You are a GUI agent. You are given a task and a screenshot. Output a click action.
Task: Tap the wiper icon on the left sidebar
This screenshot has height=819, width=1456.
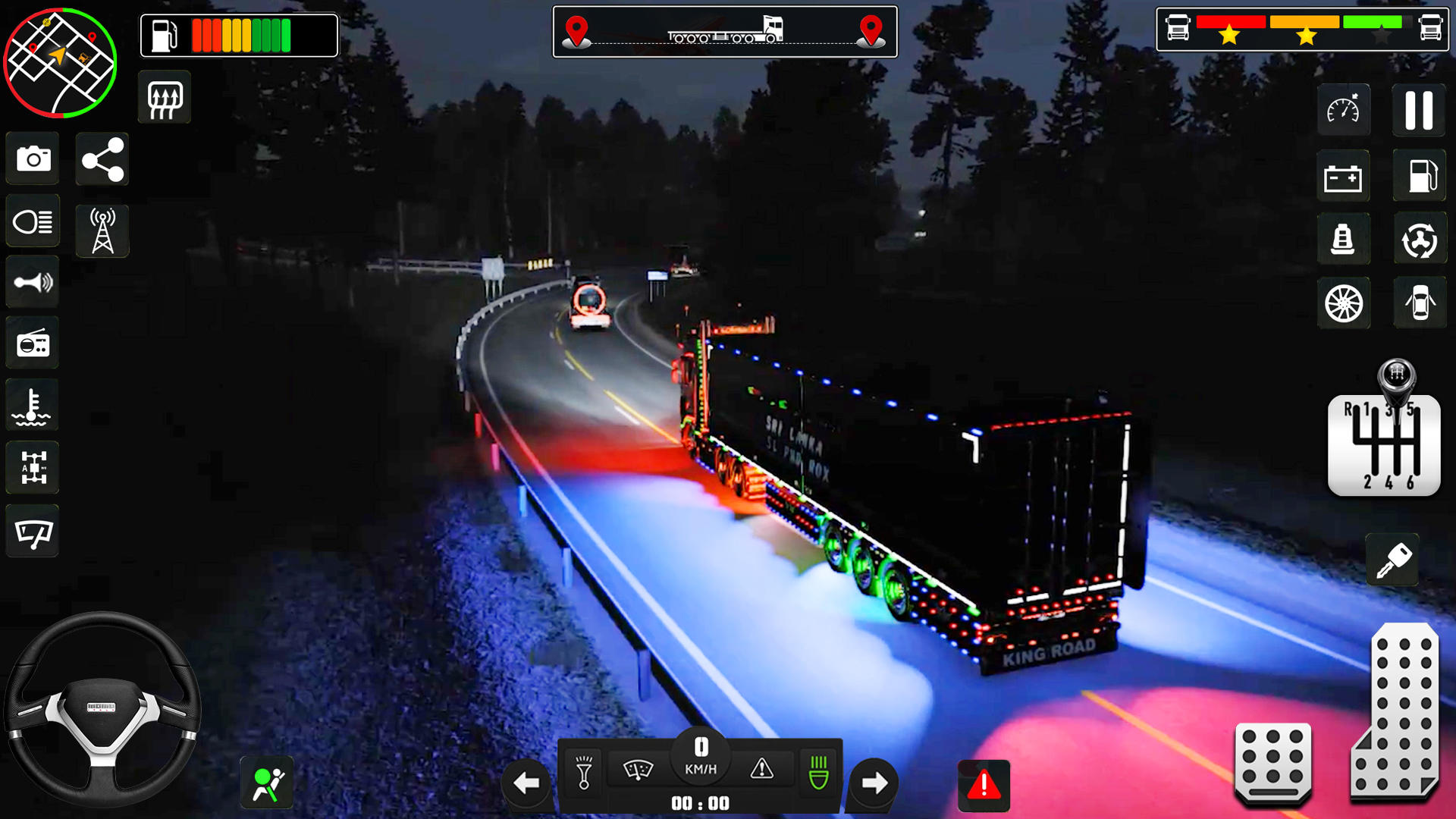[x=33, y=532]
